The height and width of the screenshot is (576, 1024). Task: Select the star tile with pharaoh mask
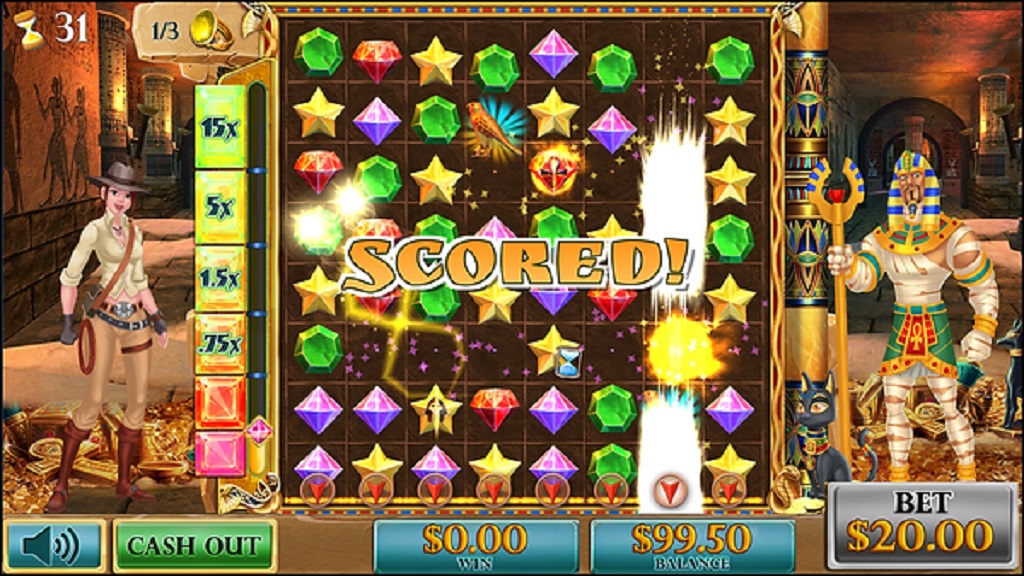tap(436, 408)
